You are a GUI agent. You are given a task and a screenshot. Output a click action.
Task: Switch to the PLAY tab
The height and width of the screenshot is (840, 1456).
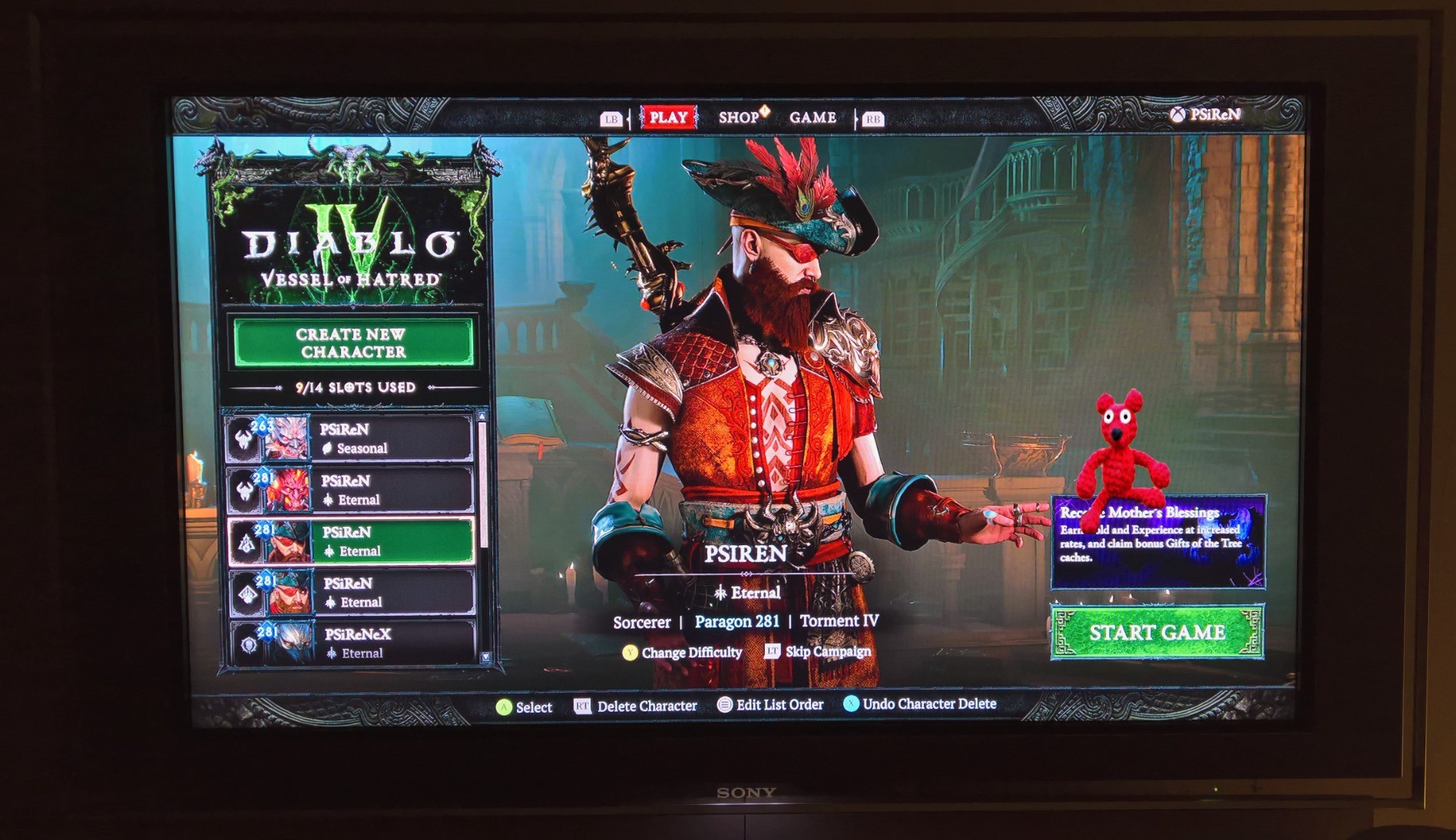(x=668, y=117)
